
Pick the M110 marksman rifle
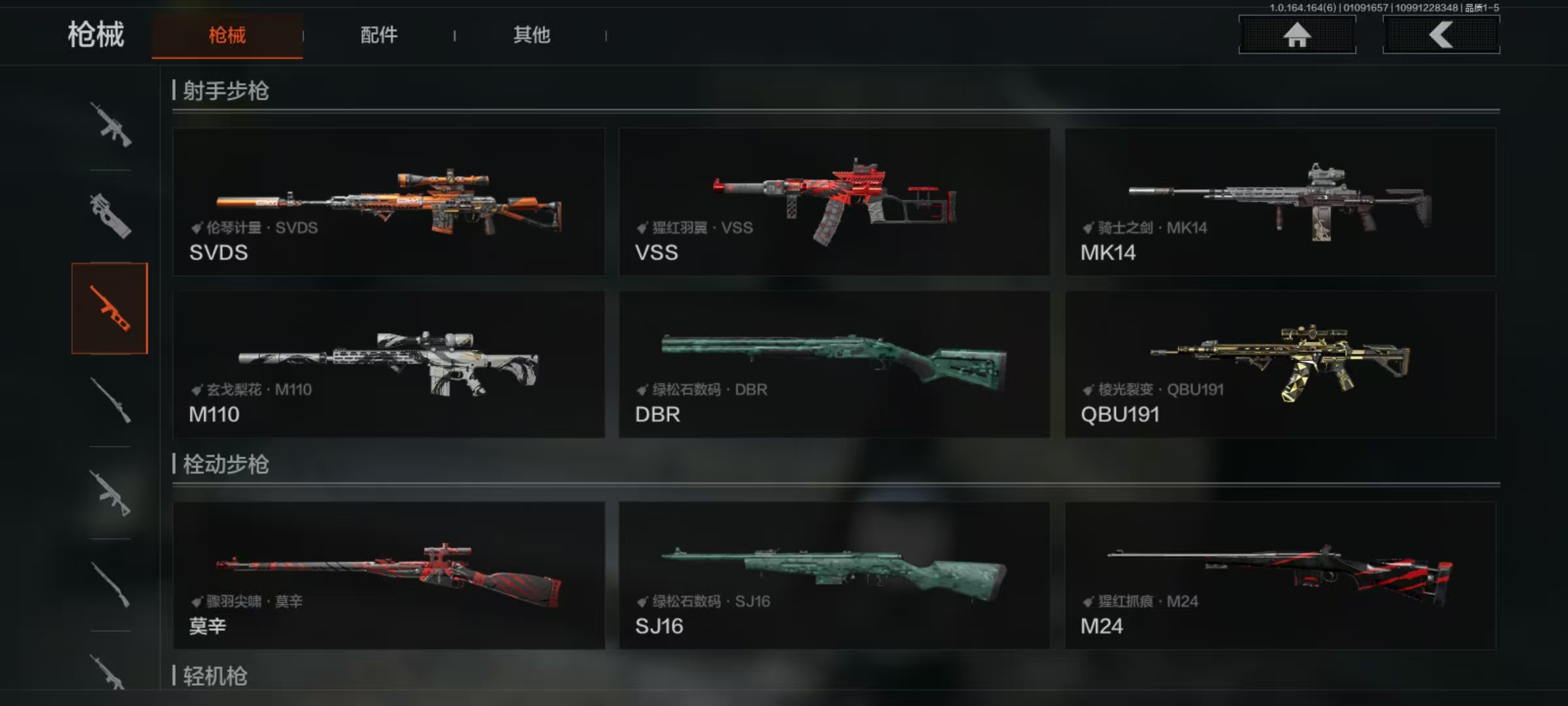pyautogui.click(x=389, y=364)
